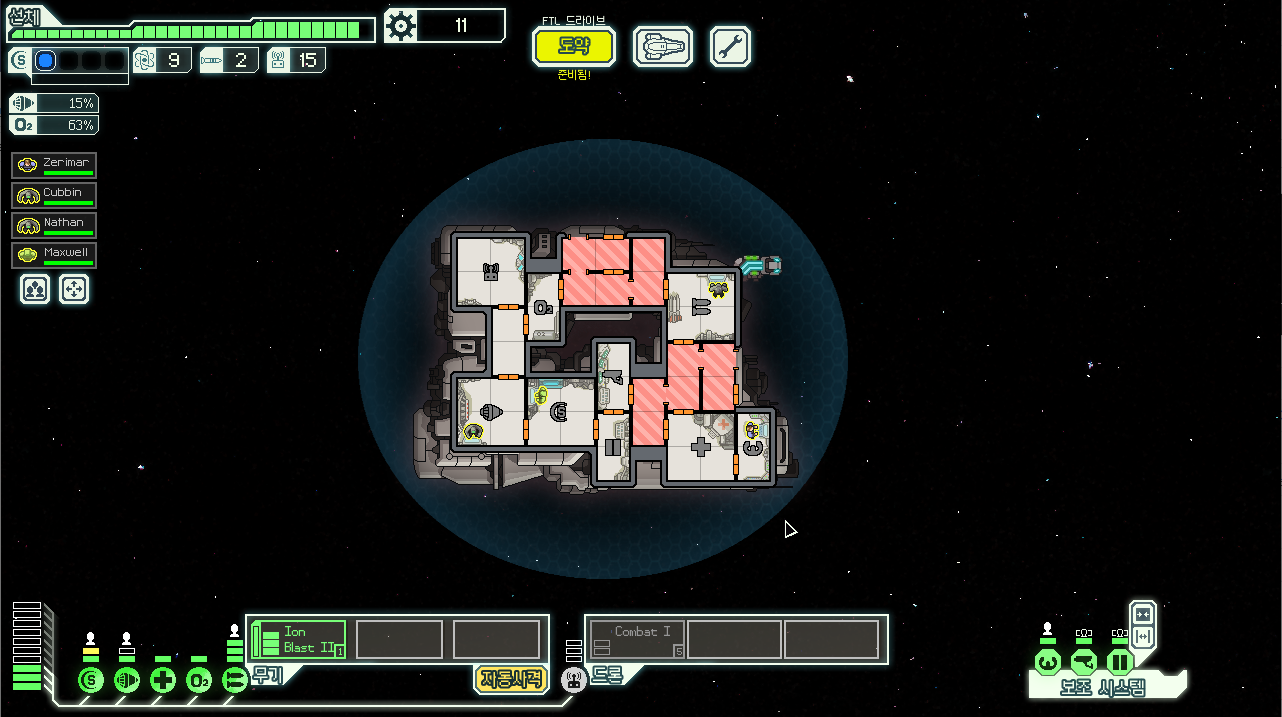The height and width of the screenshot is (717, 1282).
Task: Close all doors with door control
Action: (1143, 613)
